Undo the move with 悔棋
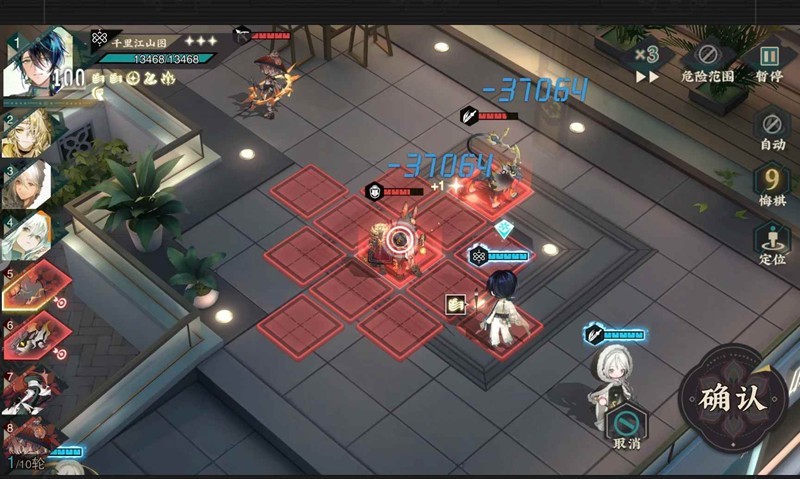 [771, 187]
